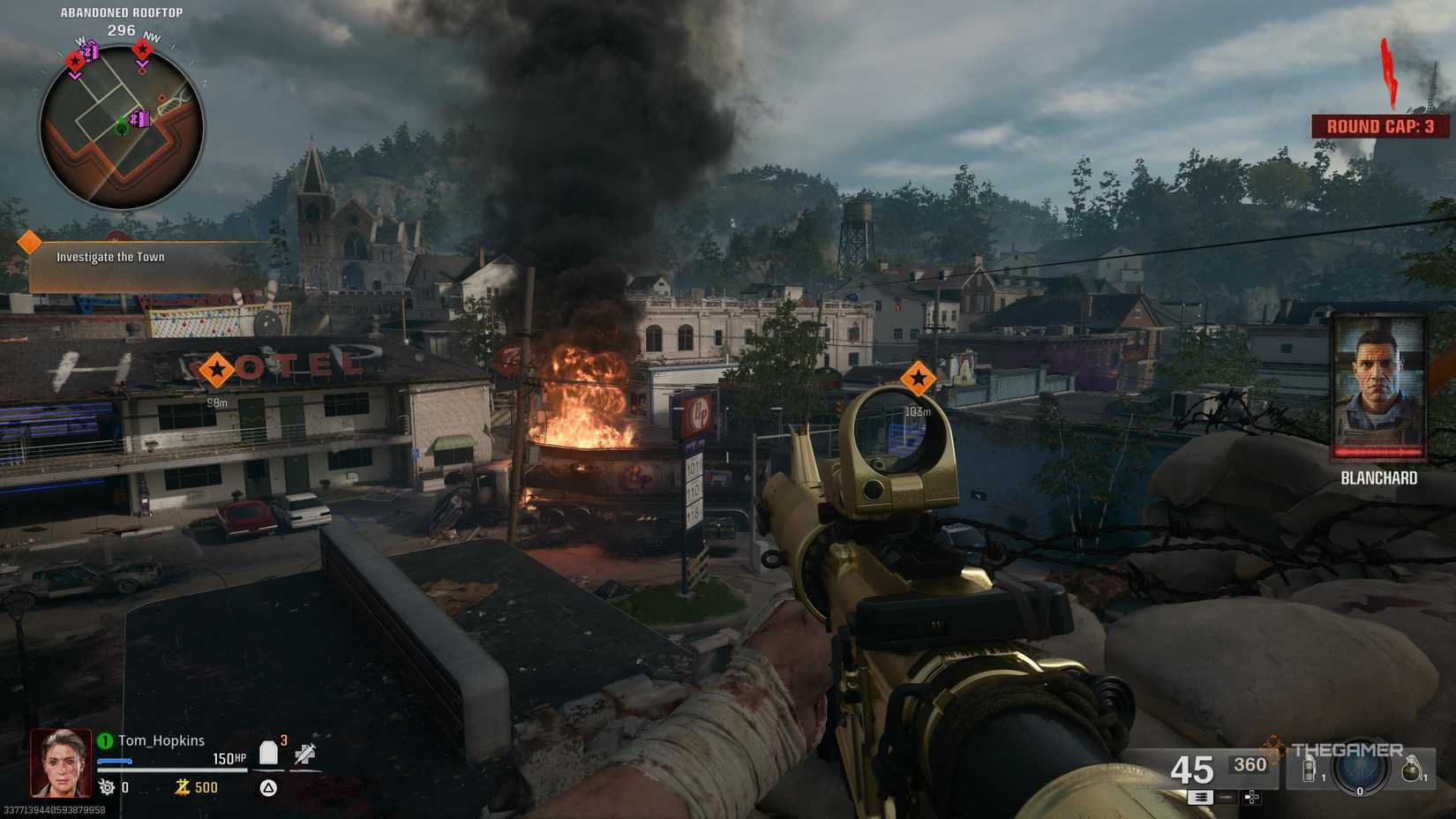Click the d-pad icon near the ammo counter
The image size is (1456, 819).
(1252, 798)
